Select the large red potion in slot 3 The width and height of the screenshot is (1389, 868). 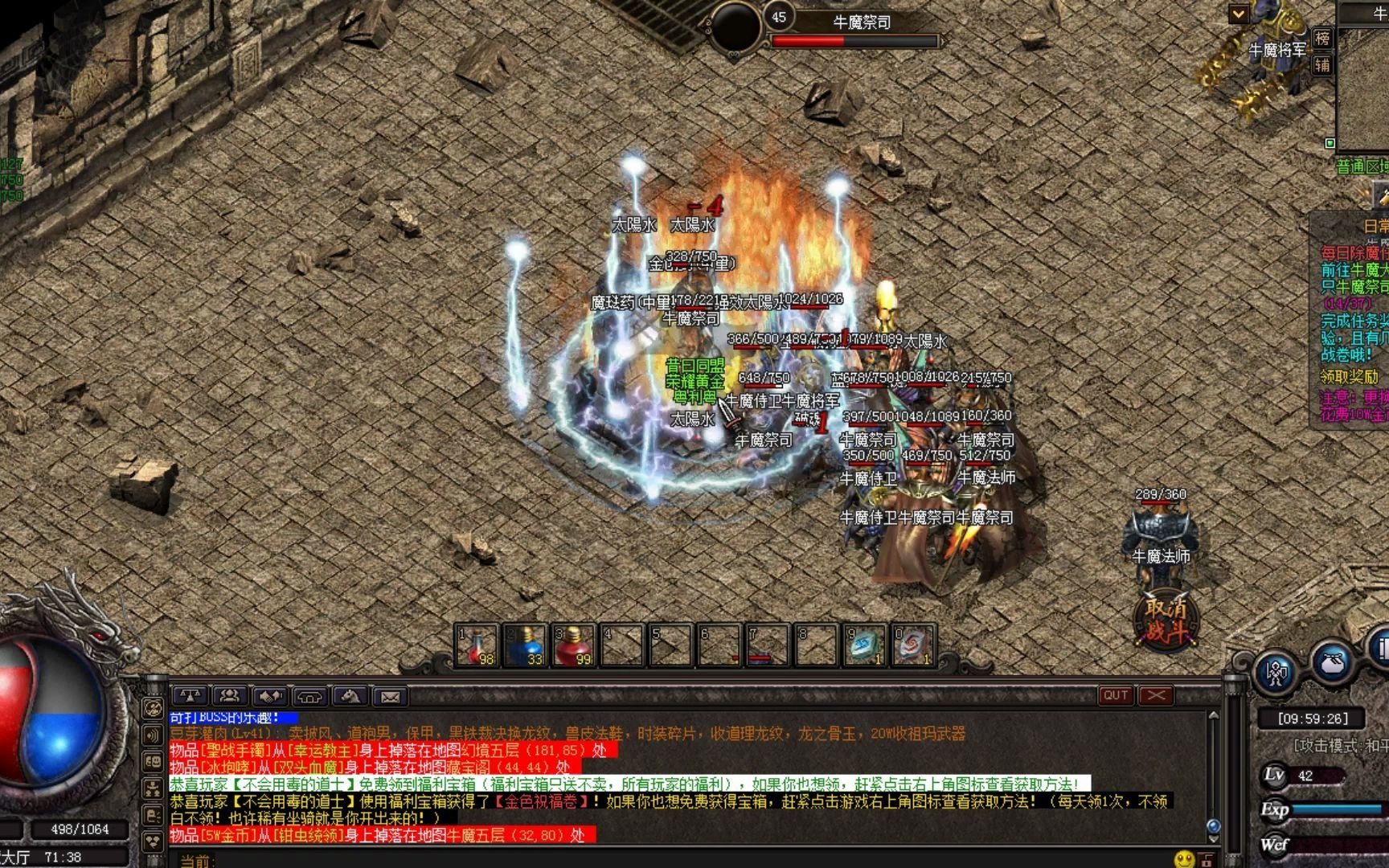[574, 646]
